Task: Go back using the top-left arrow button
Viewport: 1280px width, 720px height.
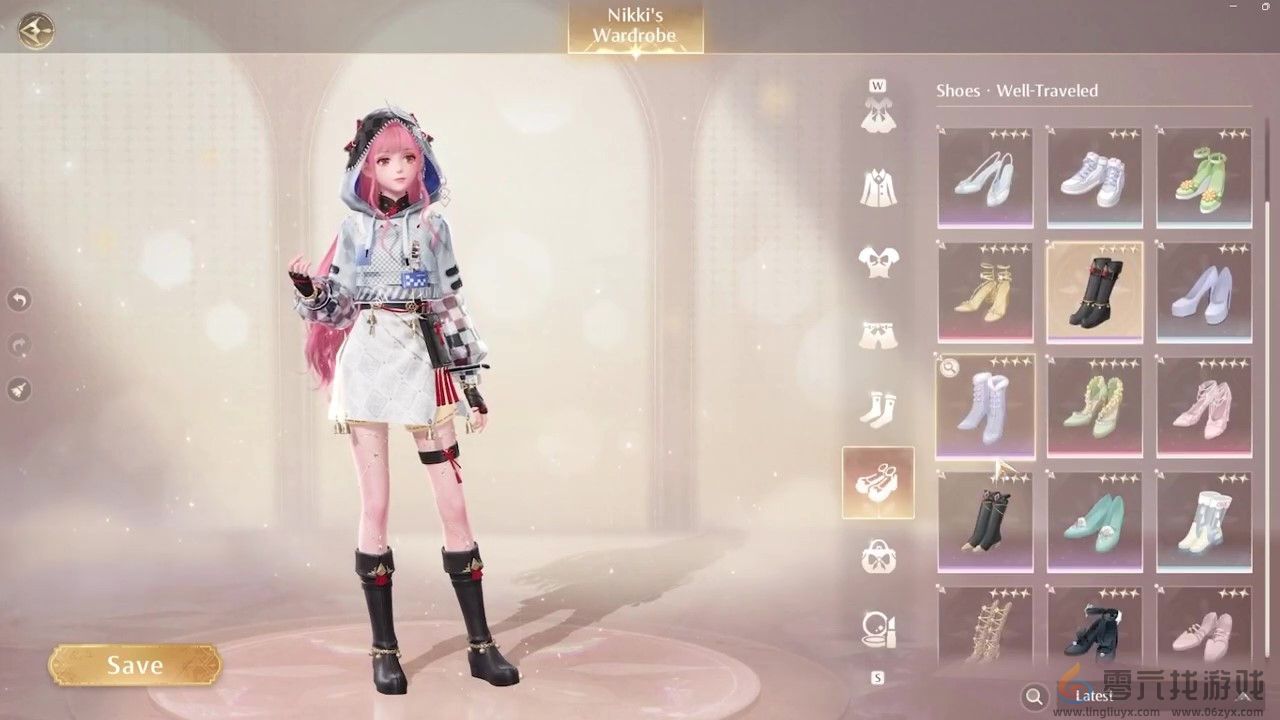Action: pyautogui.click(x=36, y=29)
